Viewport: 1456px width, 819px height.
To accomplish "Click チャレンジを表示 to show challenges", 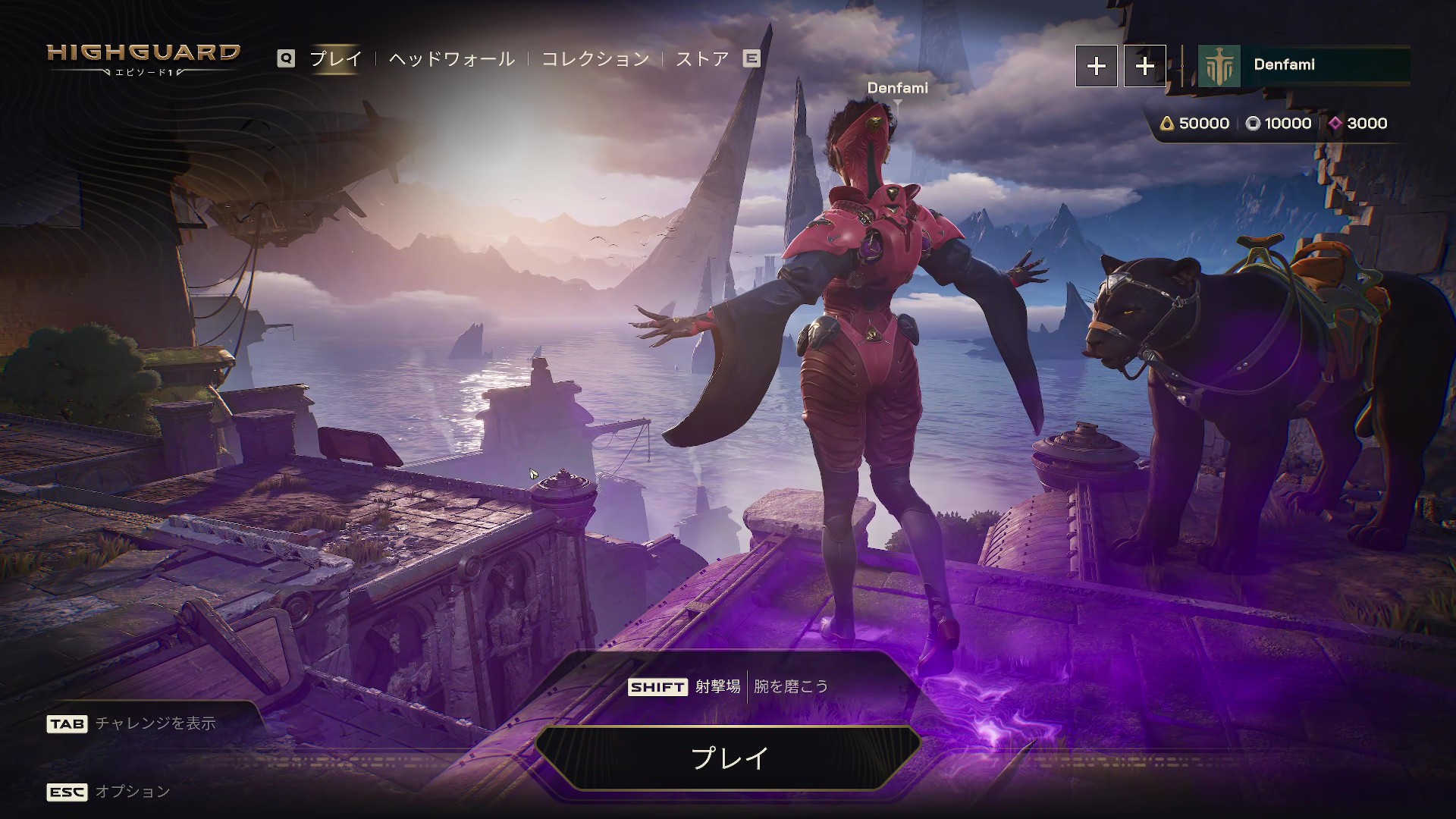I will point(155,724).
